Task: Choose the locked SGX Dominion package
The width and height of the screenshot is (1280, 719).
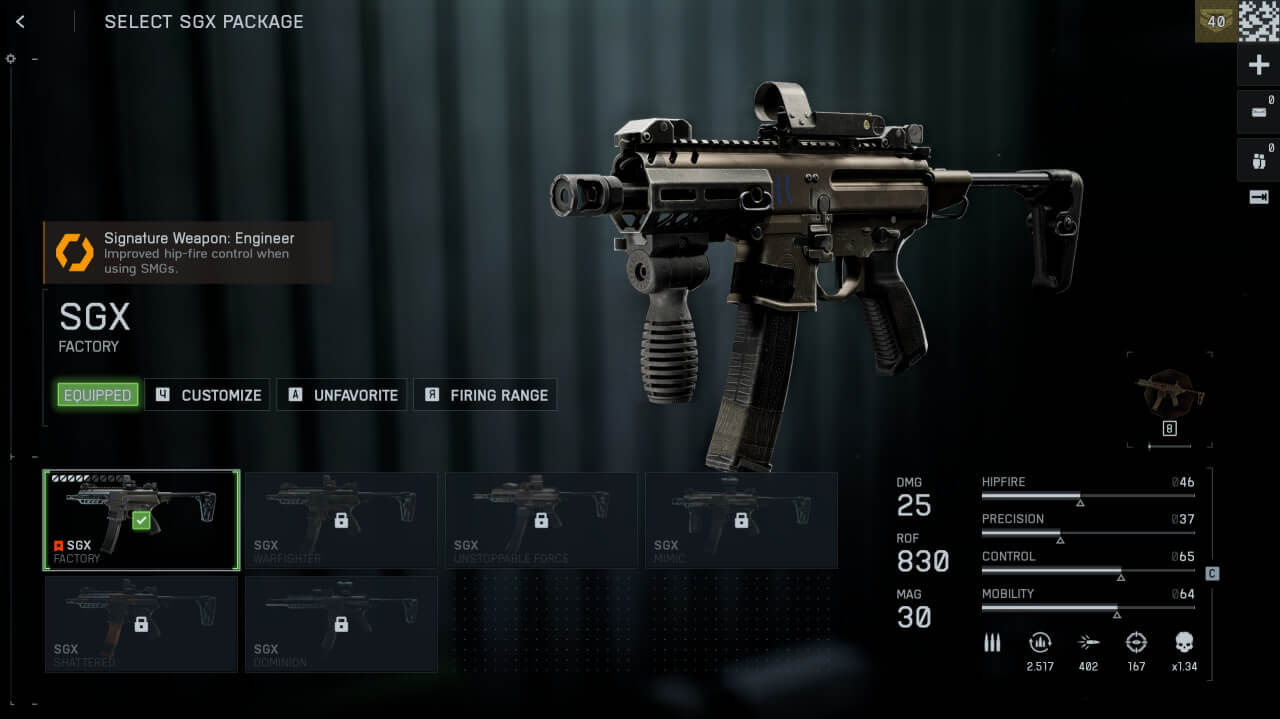Action: [341, 624]
